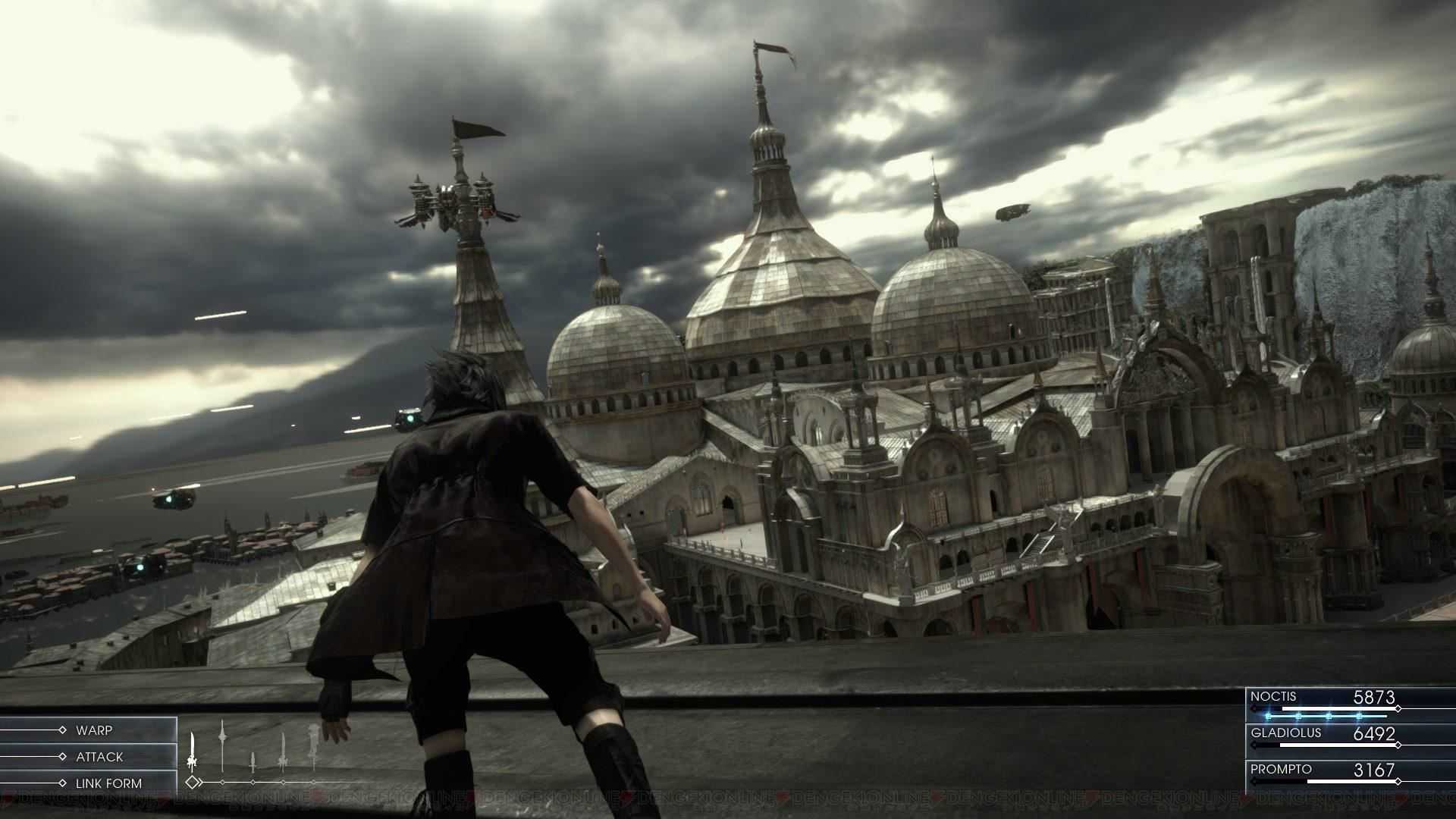Toggle the highlighted weapon slot diamond marker

tap(193, 782)
